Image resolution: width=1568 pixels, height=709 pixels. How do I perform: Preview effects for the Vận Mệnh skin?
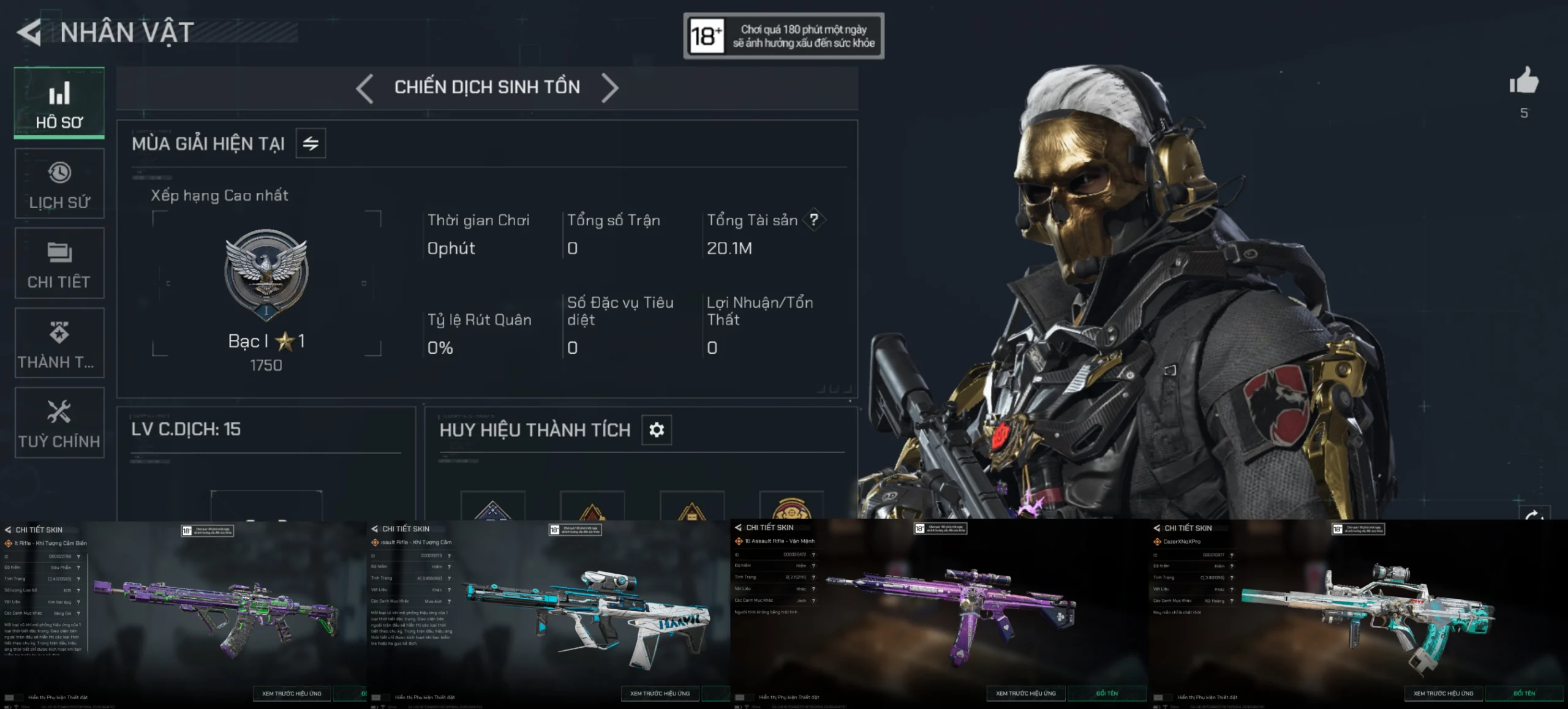point(1025,693)
